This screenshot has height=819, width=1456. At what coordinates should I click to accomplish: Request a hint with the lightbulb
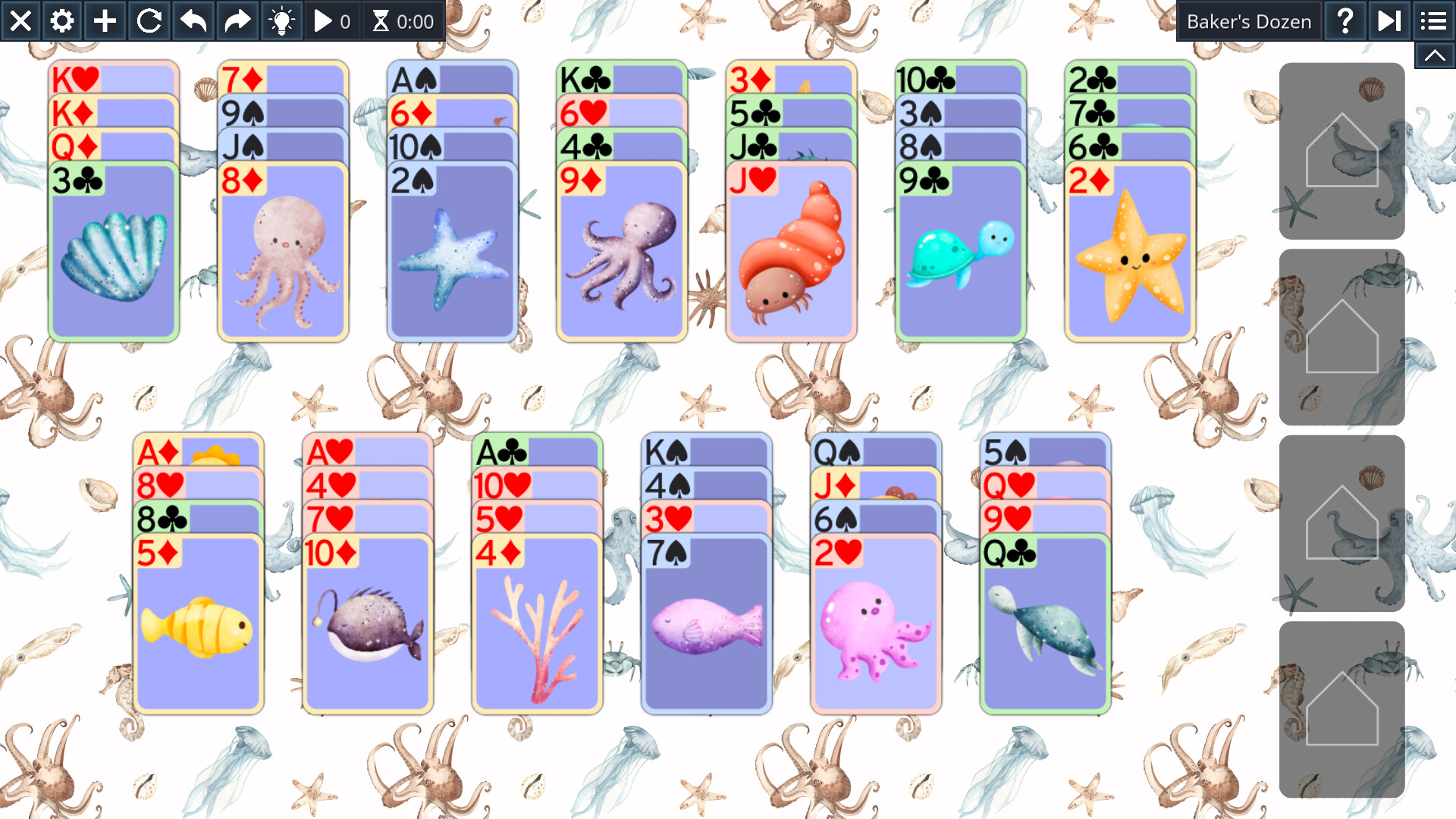[x=281, y=20]
